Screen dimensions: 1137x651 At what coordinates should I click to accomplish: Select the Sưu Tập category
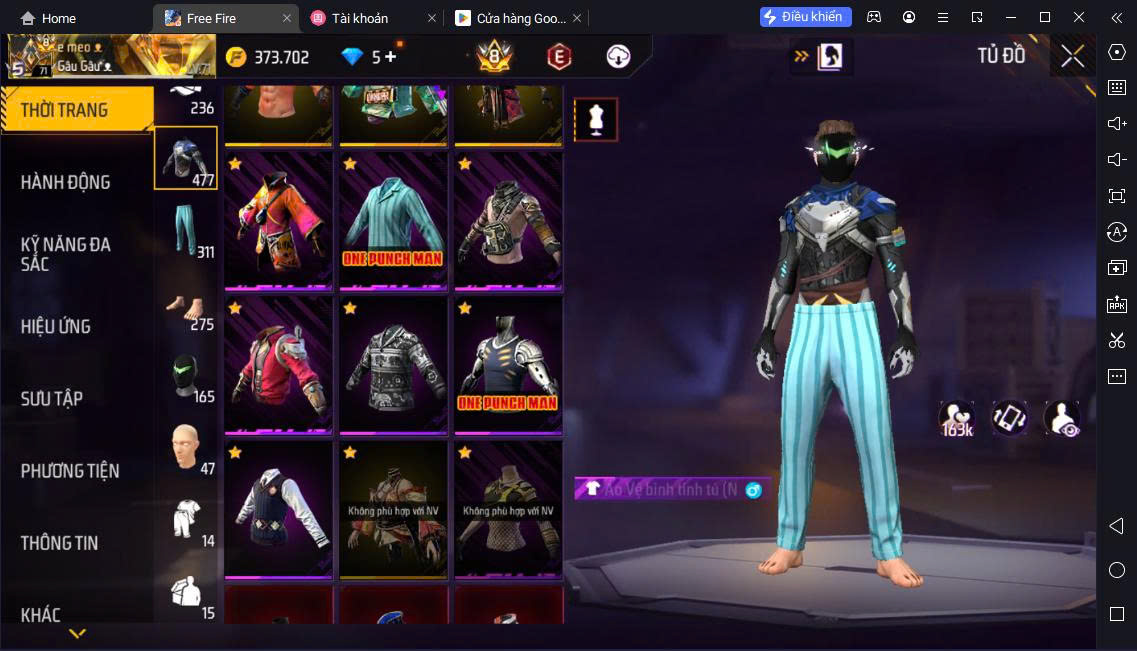[52, 398]
